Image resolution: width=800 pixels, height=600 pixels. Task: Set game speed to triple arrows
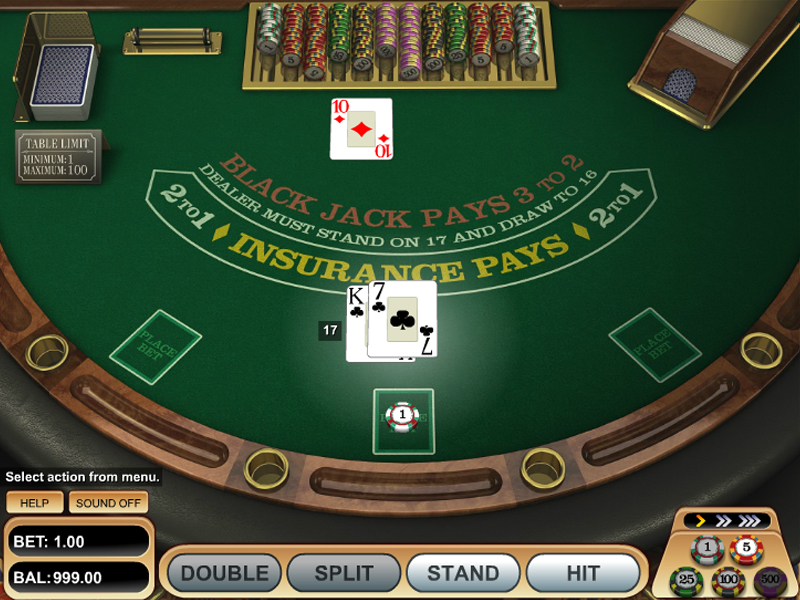[748, 521]
